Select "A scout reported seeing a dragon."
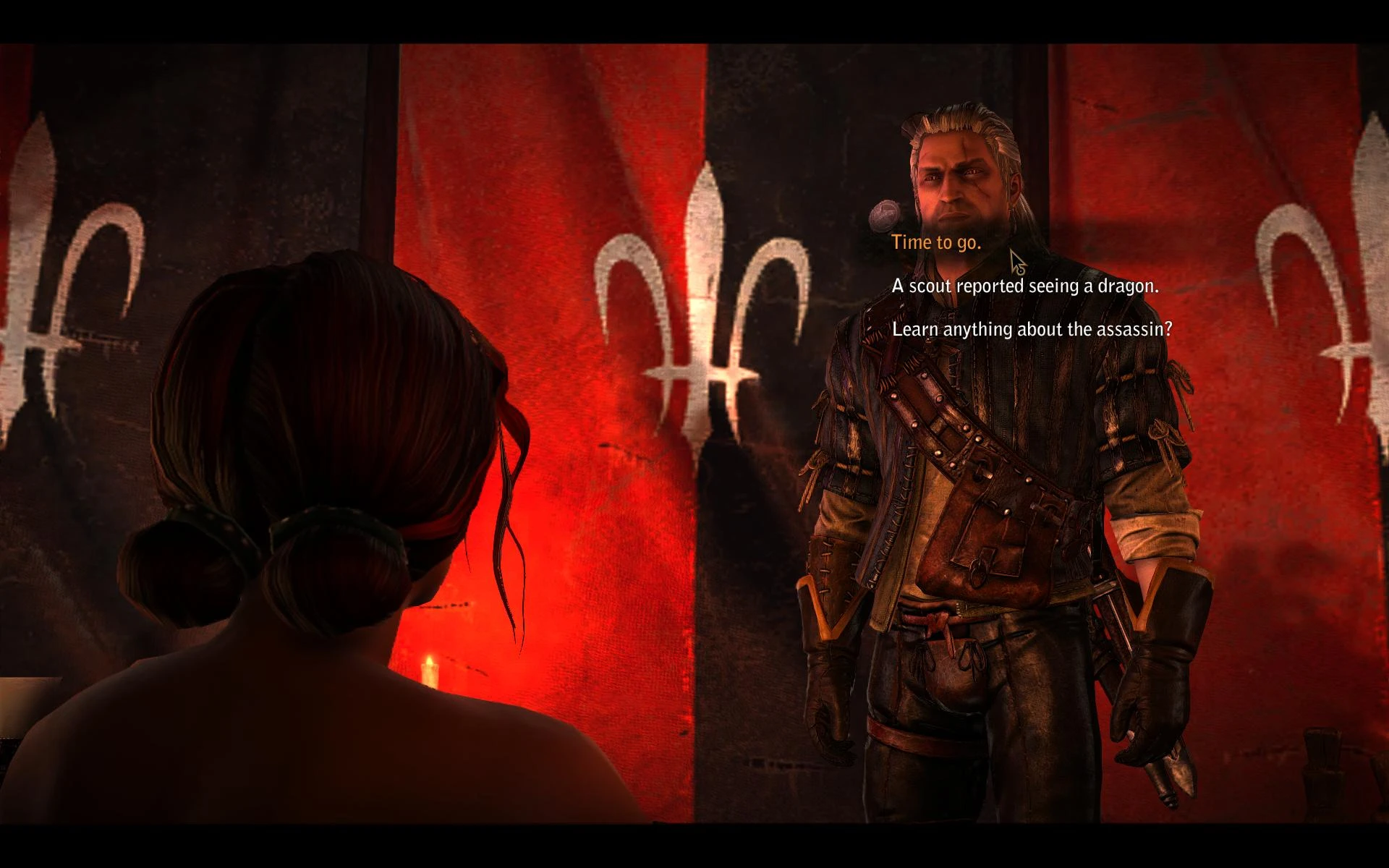 coord(1024,286)
